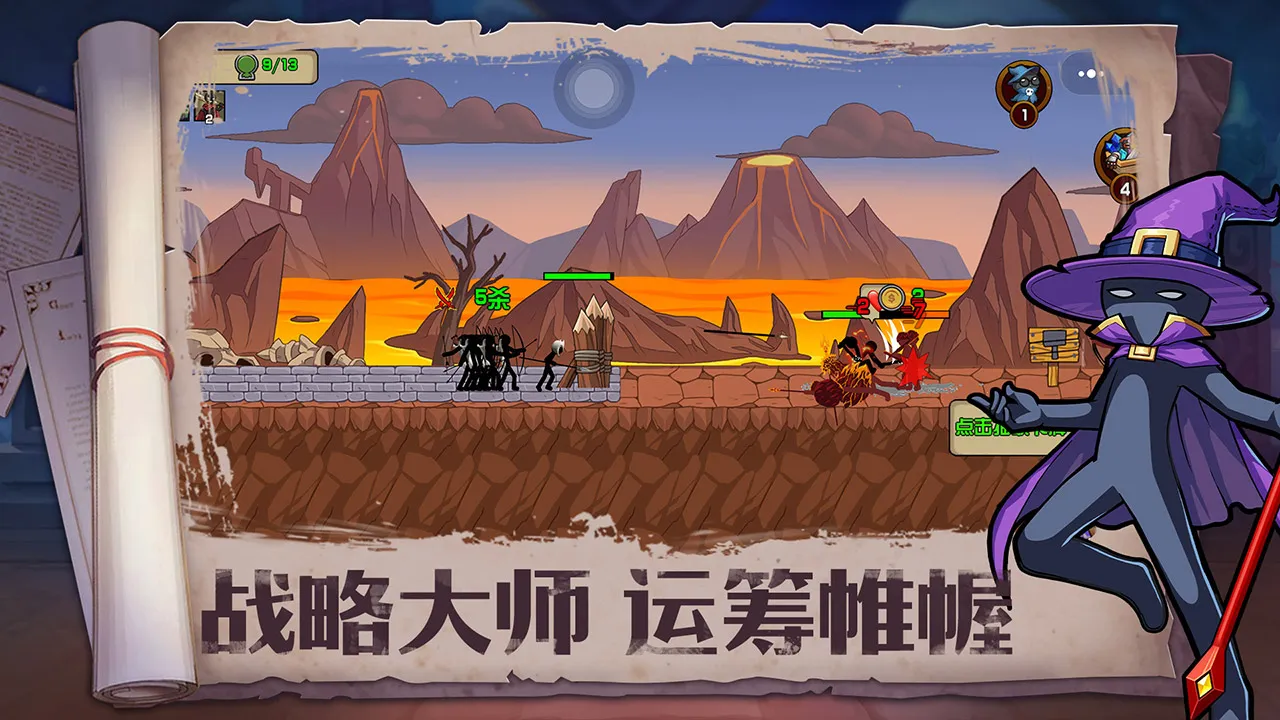Open the small unit portrait marked 2
The image size is (1280, 720).
point(208,106)
